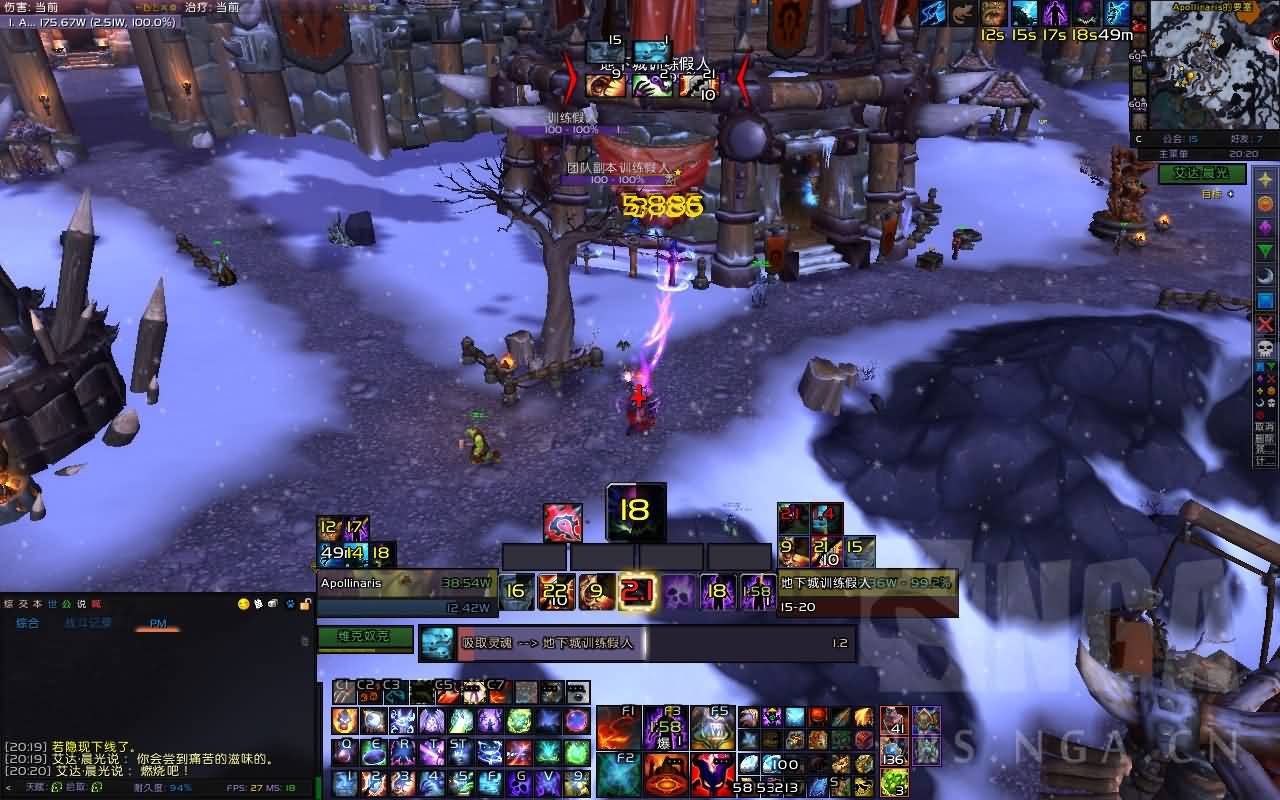Set the yellow star raid marker
The height and width of the screenshot is (800, 1280).
tap(1265, 180)
